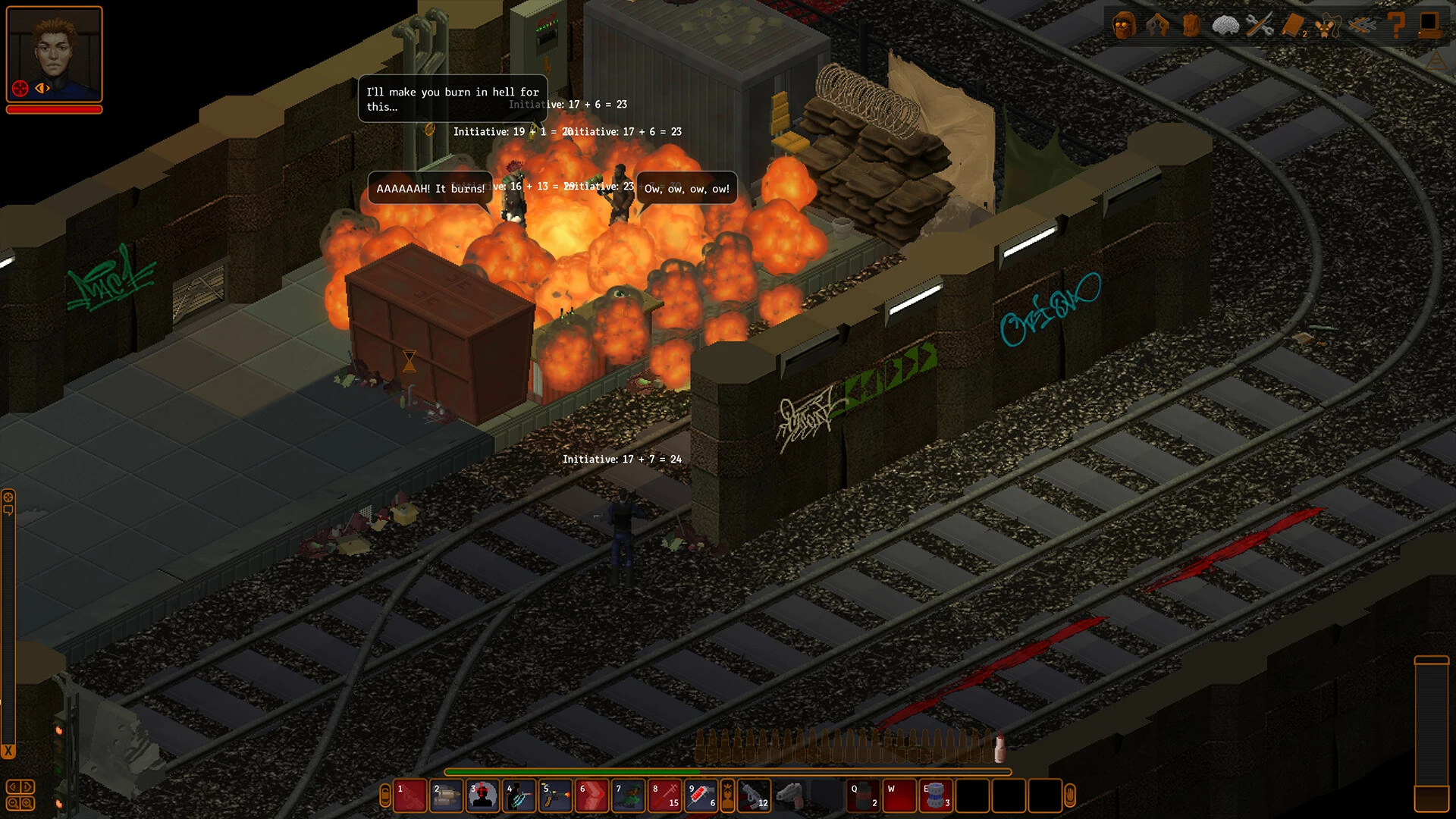The height and width of the screenshot is (819, 1456).
Task: Use the blue canister item in slot E
Action: pos(937,797)
